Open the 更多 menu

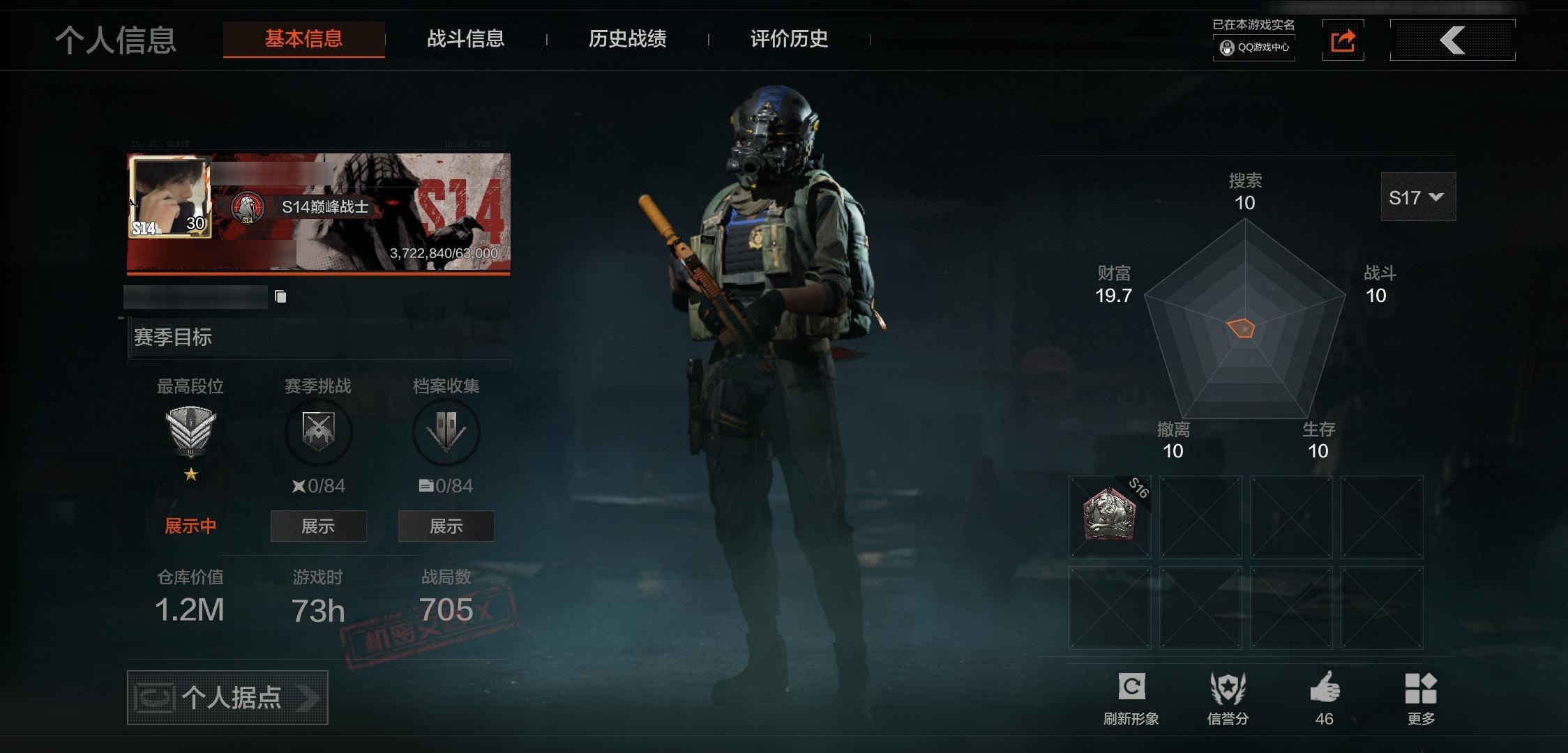coord(1420,689)
